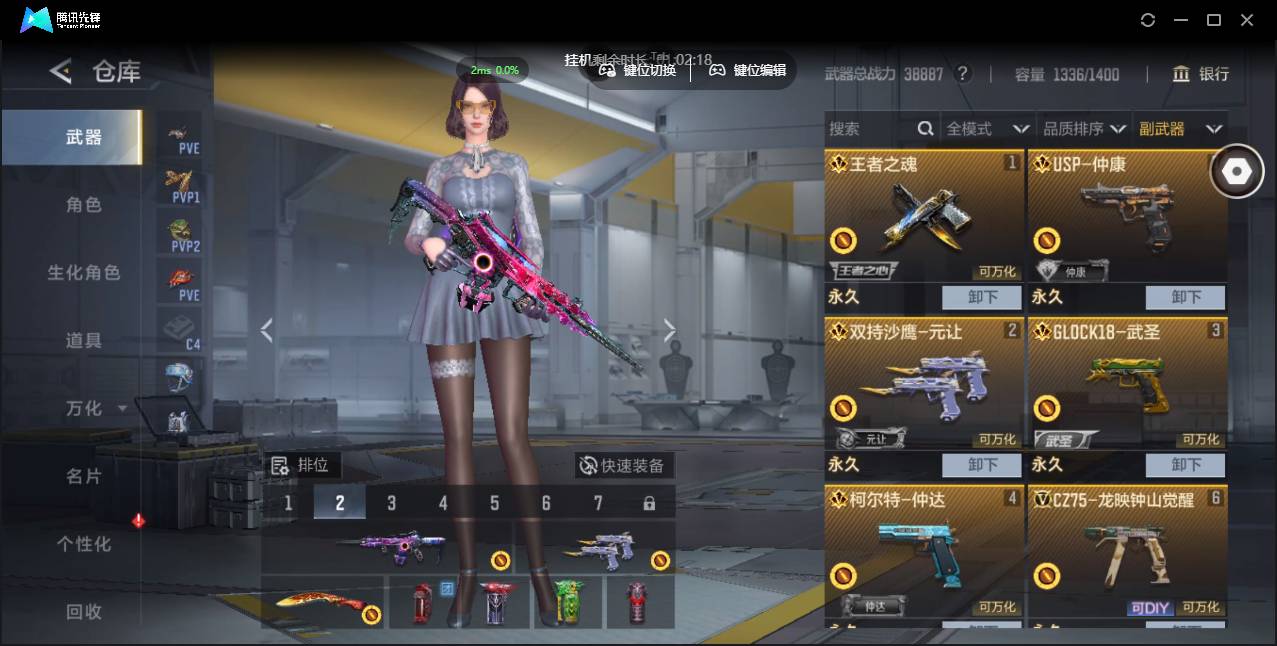
Task: Close the emulator window
Action: pos(1247,20)
